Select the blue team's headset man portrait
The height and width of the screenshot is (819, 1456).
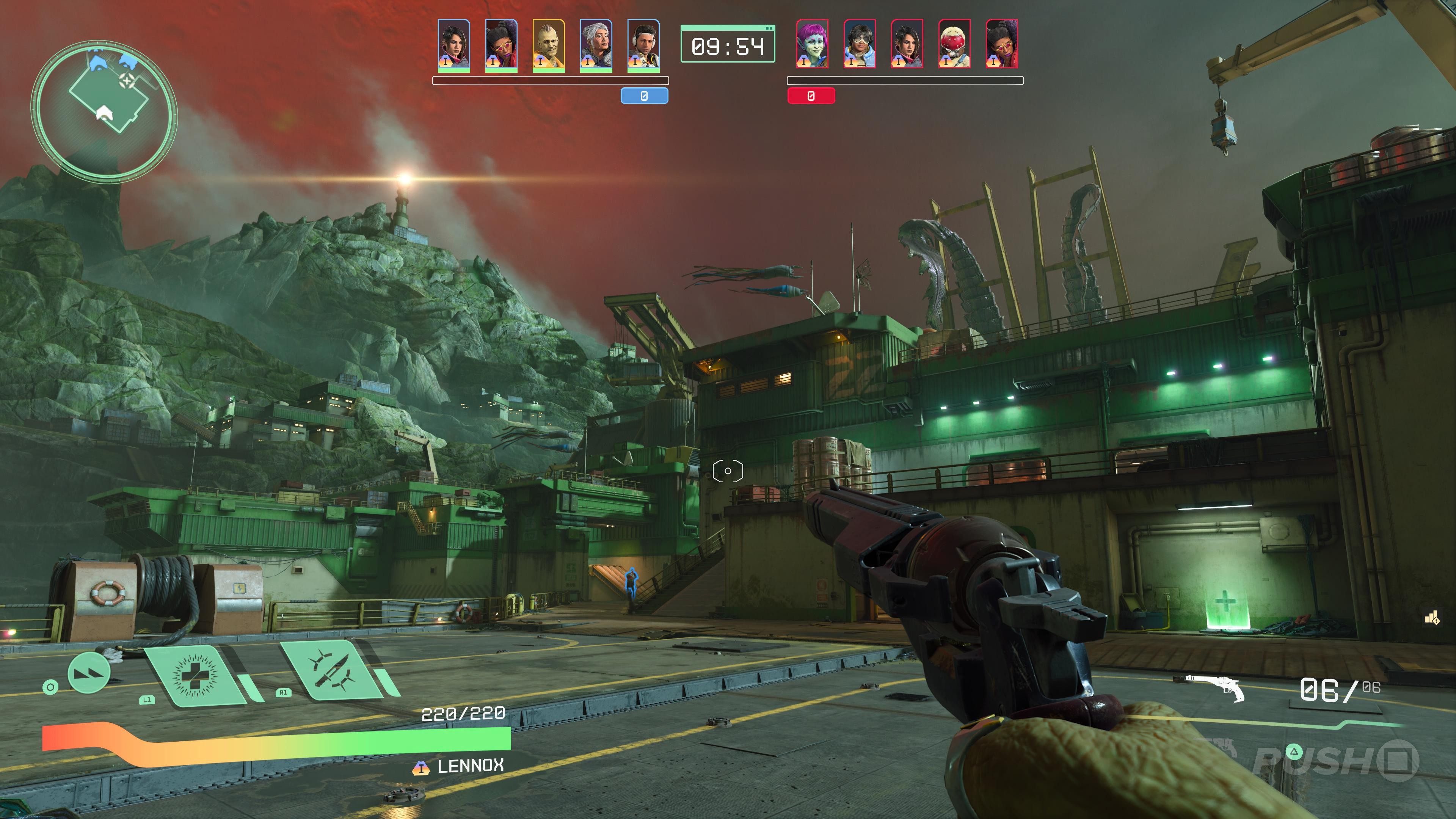pyautogui.click(x=643, y=45)
